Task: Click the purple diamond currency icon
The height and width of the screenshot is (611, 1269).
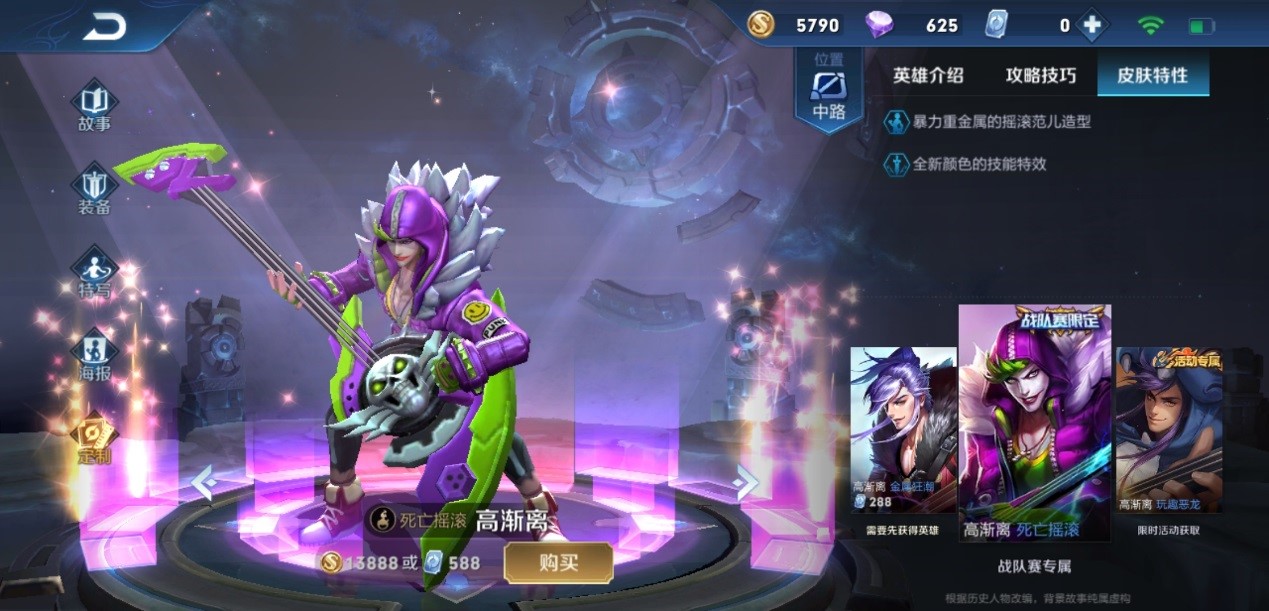Action: (x=880, y=26)
